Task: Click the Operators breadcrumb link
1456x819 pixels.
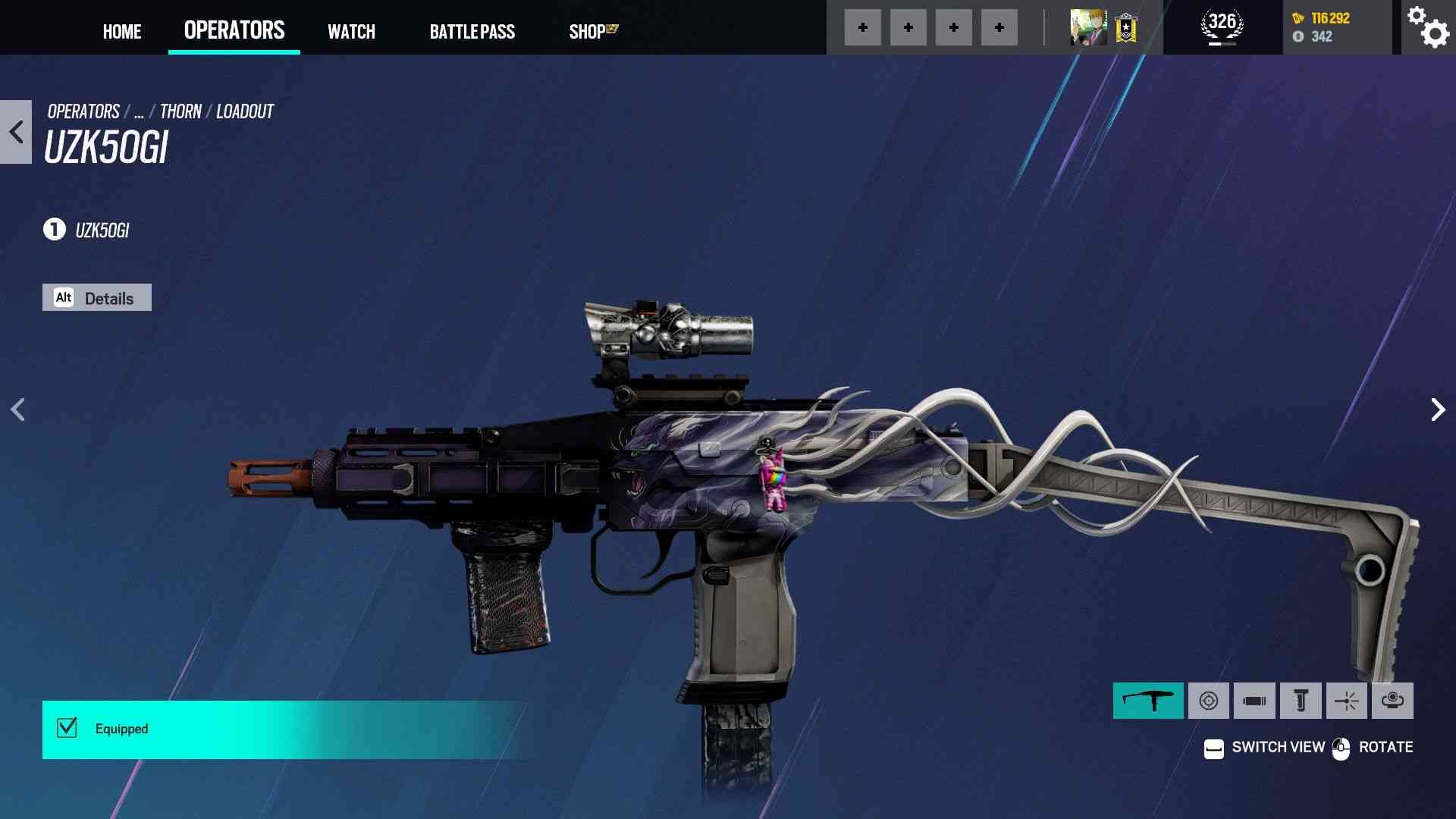Action: pyautogui.click(x=83, y=111)
